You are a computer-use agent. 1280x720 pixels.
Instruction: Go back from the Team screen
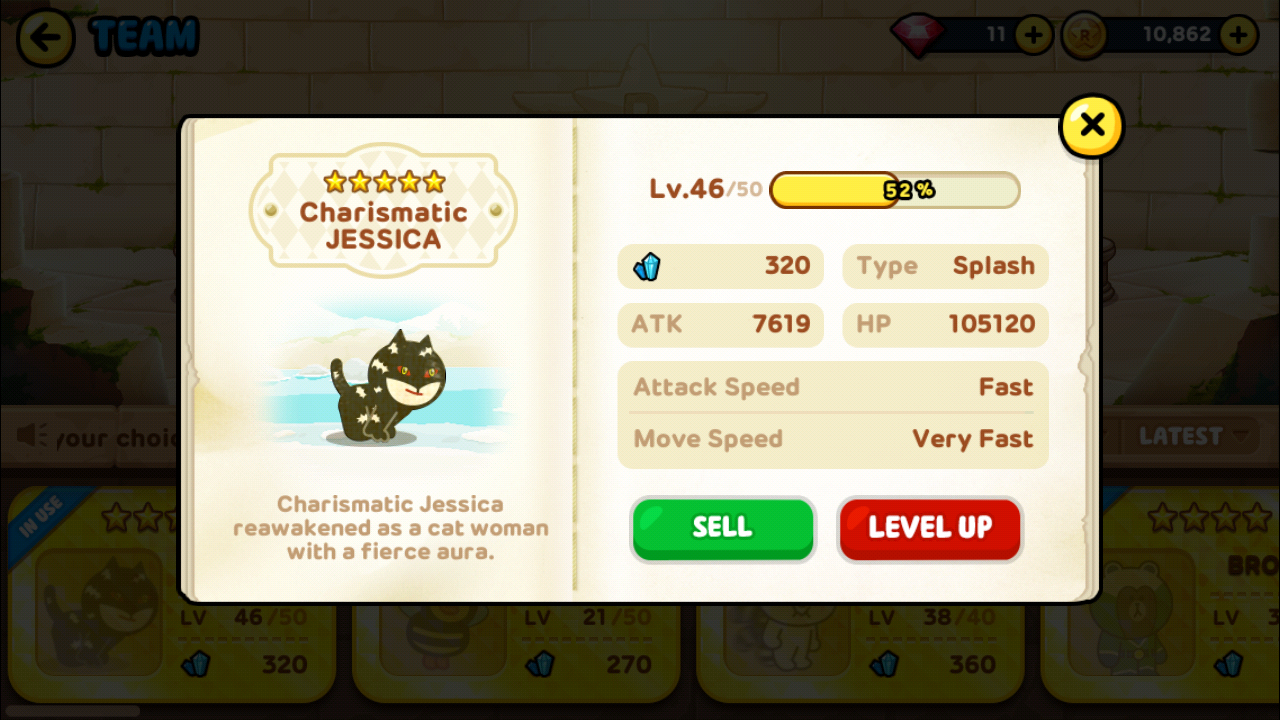click(x=45, y=38)
